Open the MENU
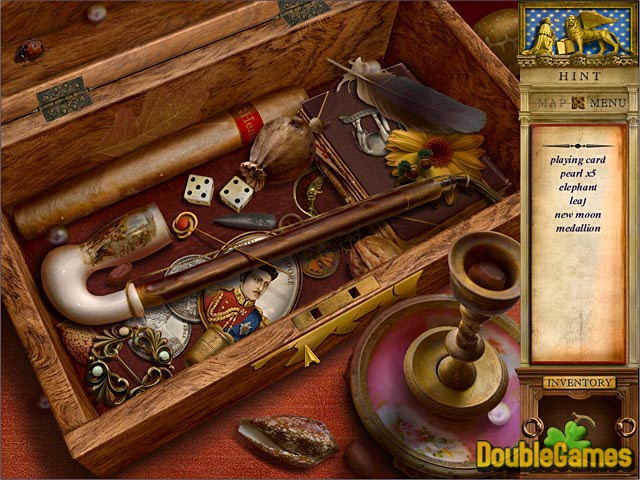 pos(607,102)
